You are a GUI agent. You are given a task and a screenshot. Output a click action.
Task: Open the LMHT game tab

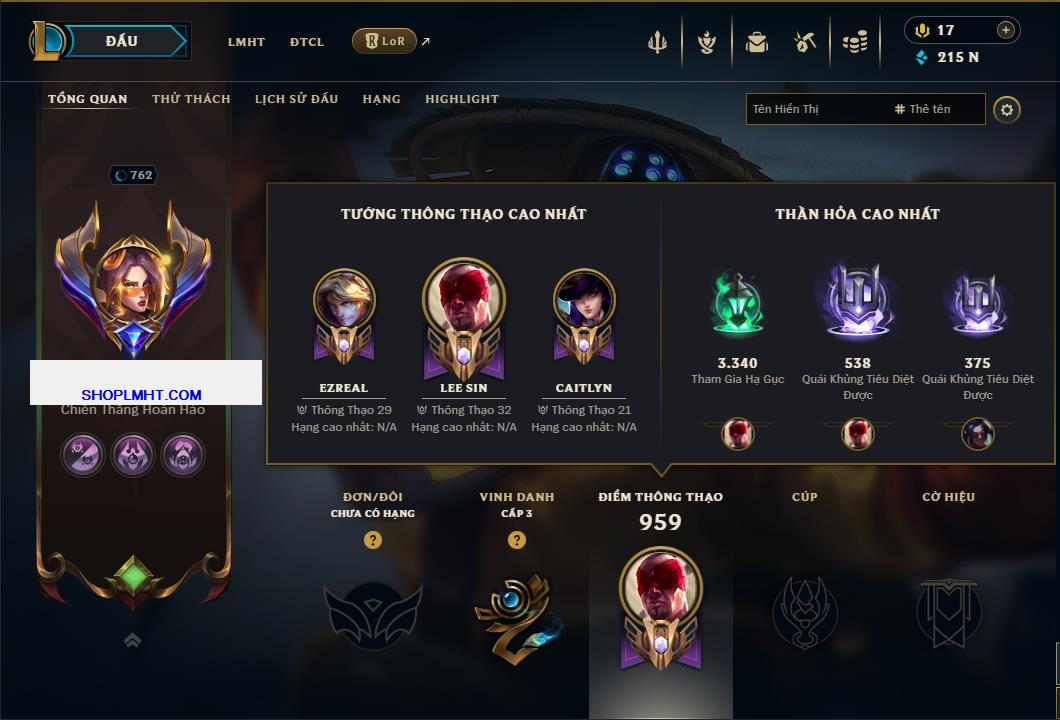[x=246, y=42]
